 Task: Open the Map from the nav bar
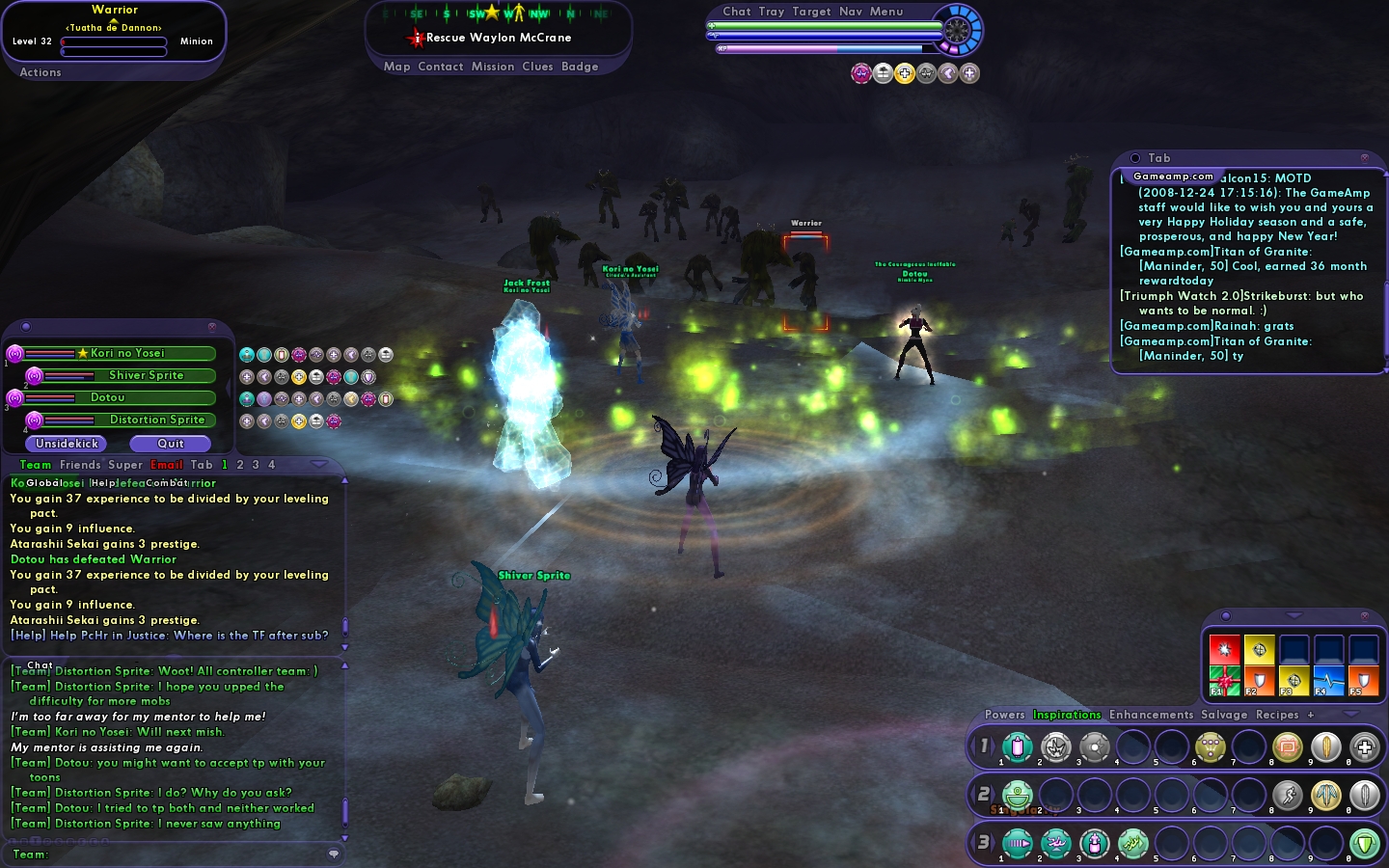tap(396, 67)
